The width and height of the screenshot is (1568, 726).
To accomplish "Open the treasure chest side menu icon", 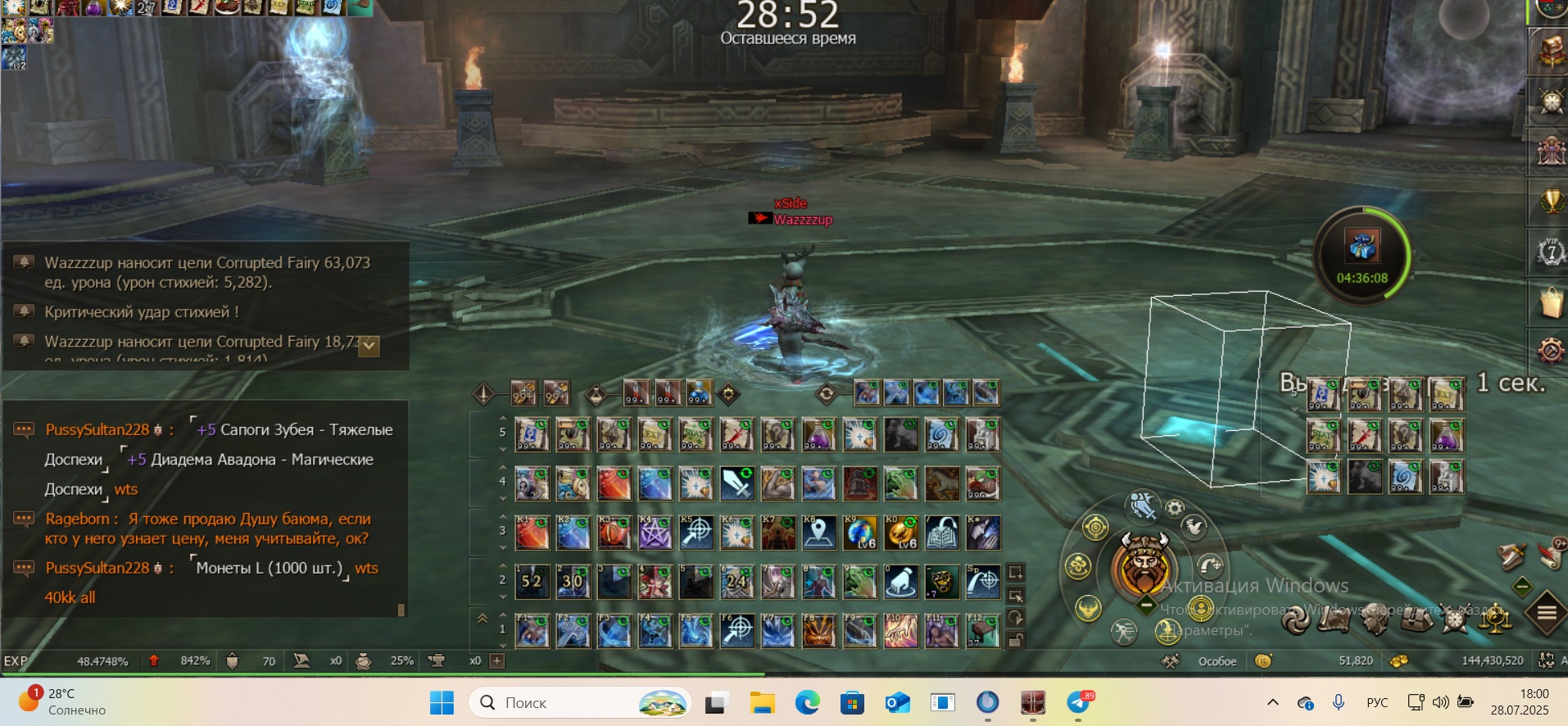I will point(1551,51).
